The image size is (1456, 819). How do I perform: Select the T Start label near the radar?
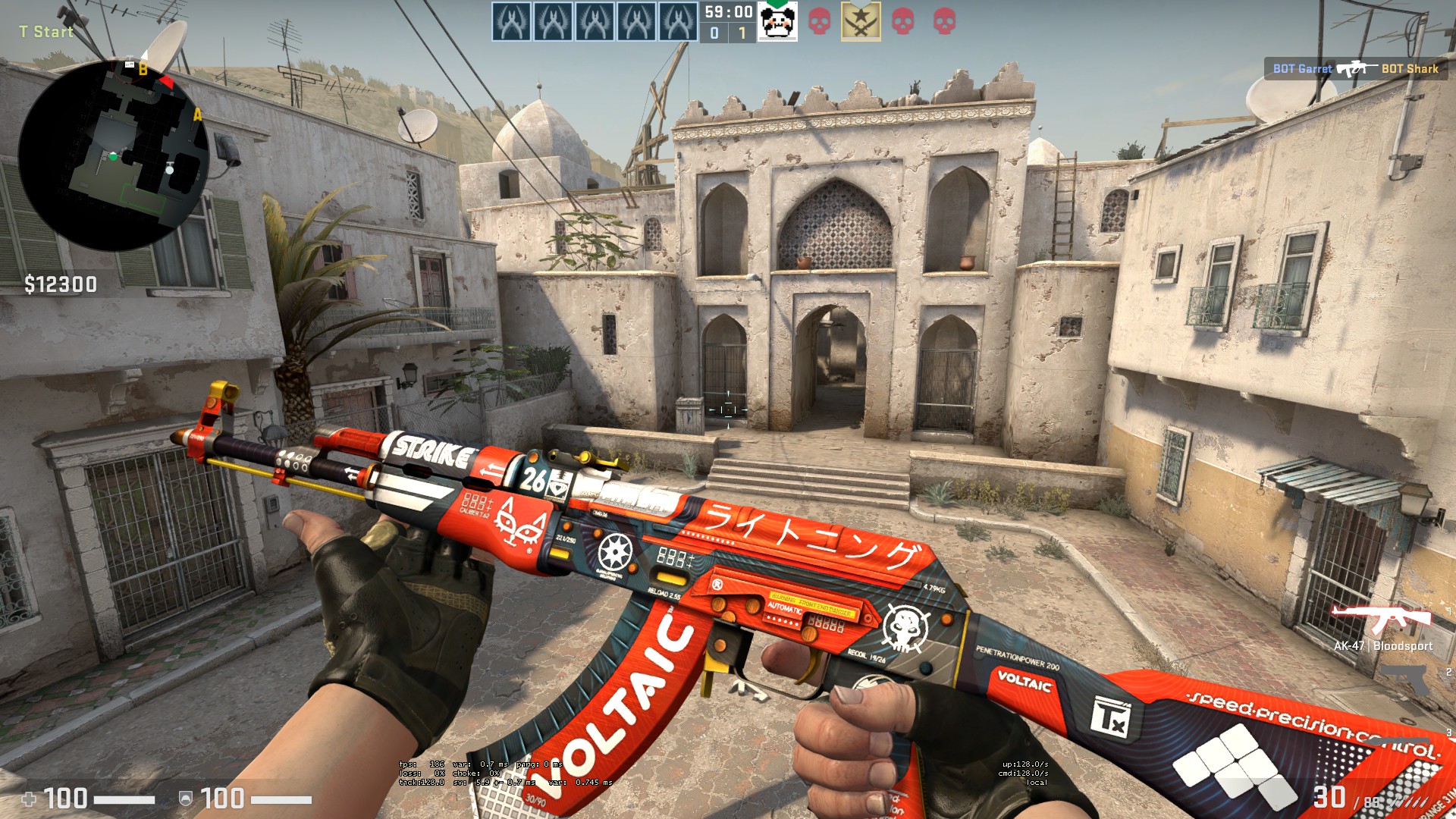46,32
